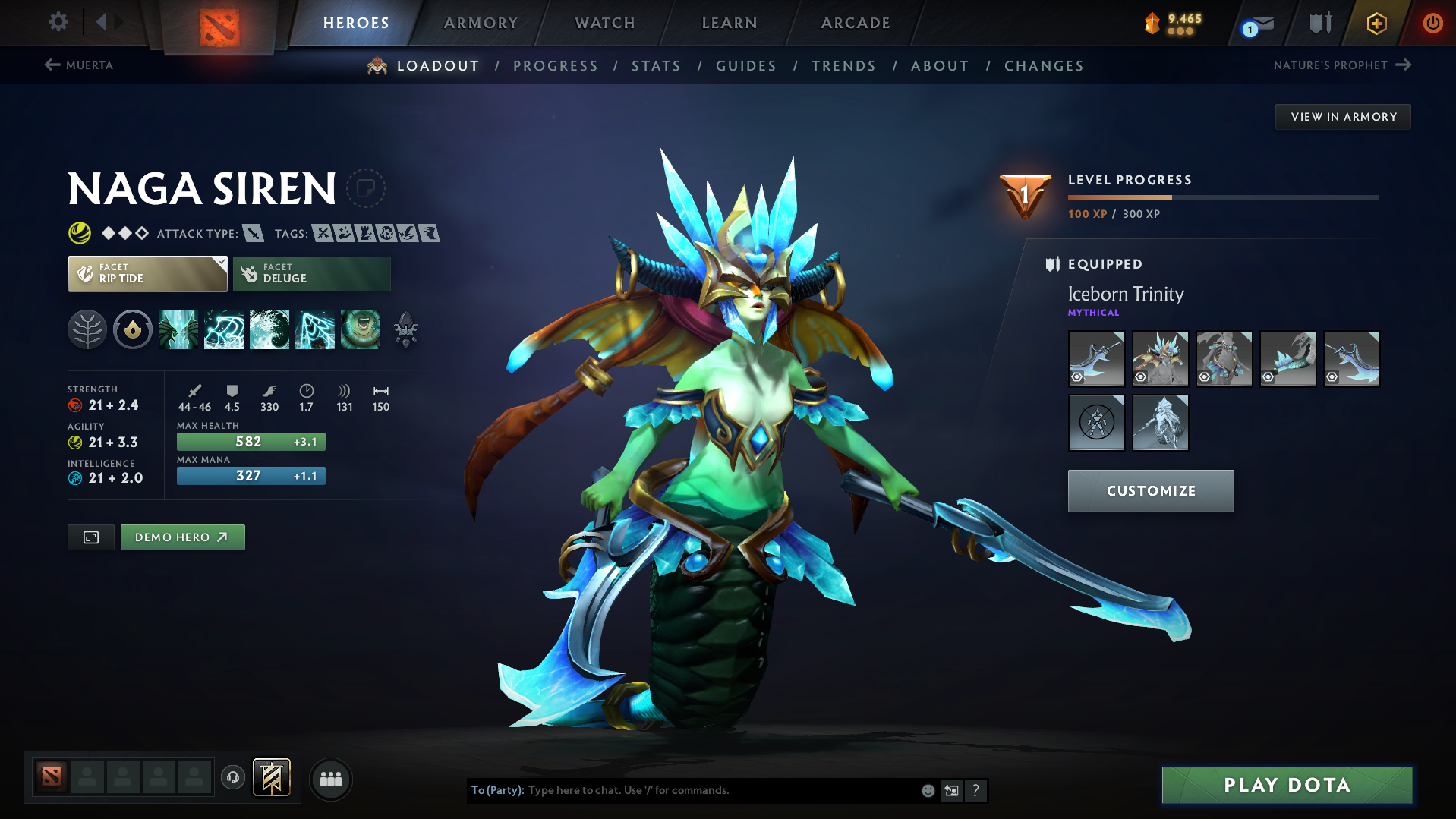Screen dimensions: 1456x819
Task: Click VIEW IN ARMORY
Action: coord(1342,116)
